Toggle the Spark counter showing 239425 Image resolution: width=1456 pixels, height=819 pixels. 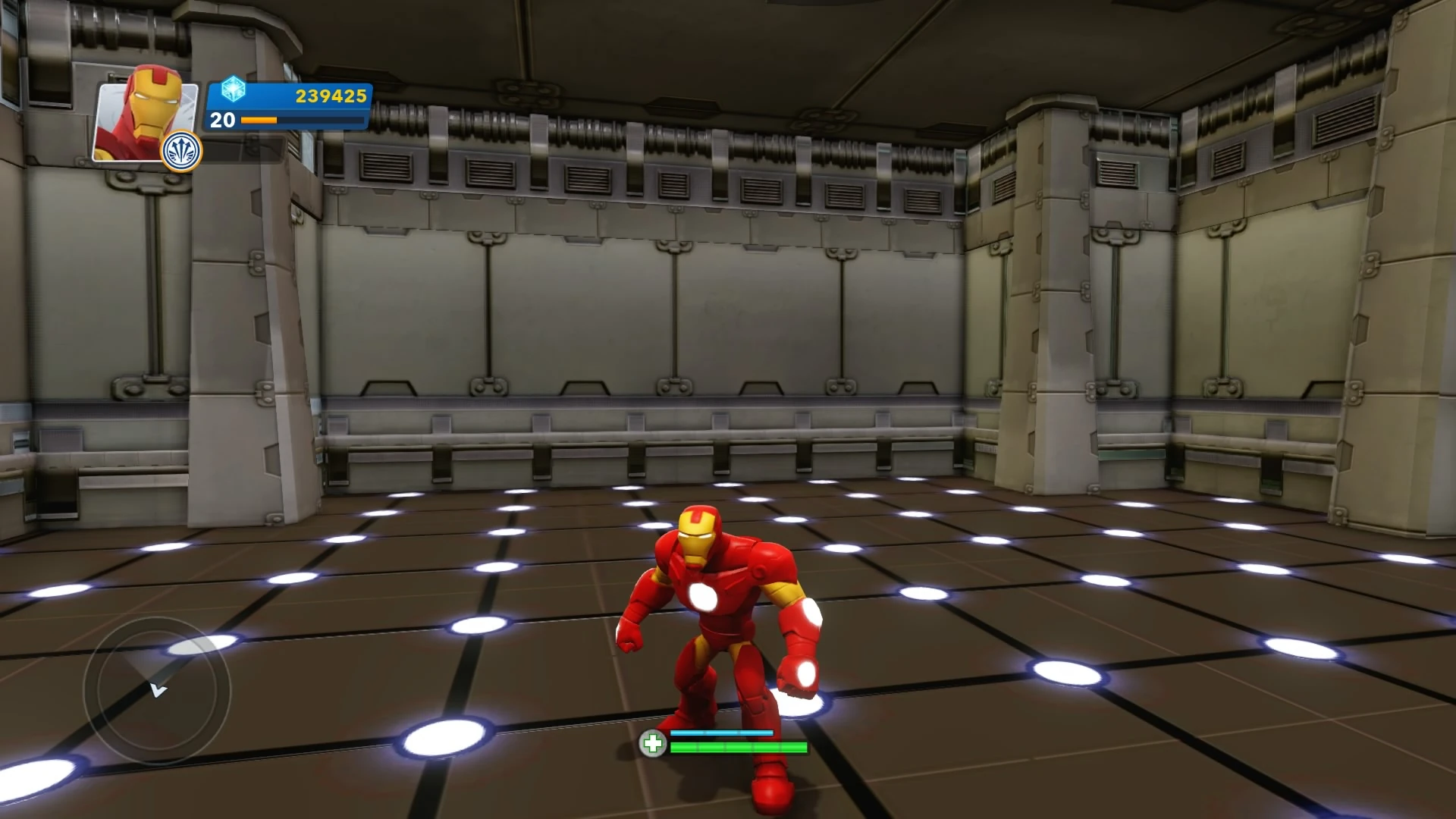pyautogui.click(x=330, y=95)
